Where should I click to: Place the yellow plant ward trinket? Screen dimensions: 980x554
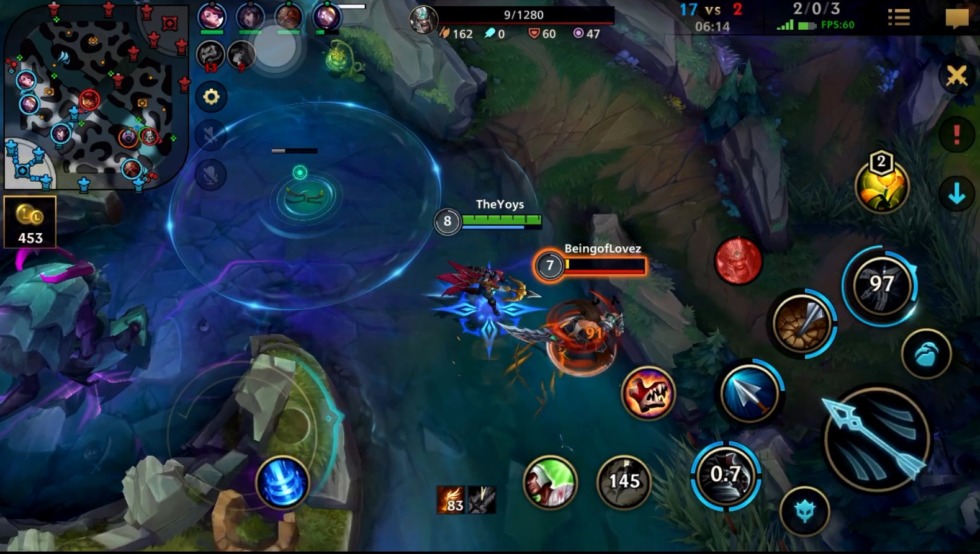coord(881,185)
